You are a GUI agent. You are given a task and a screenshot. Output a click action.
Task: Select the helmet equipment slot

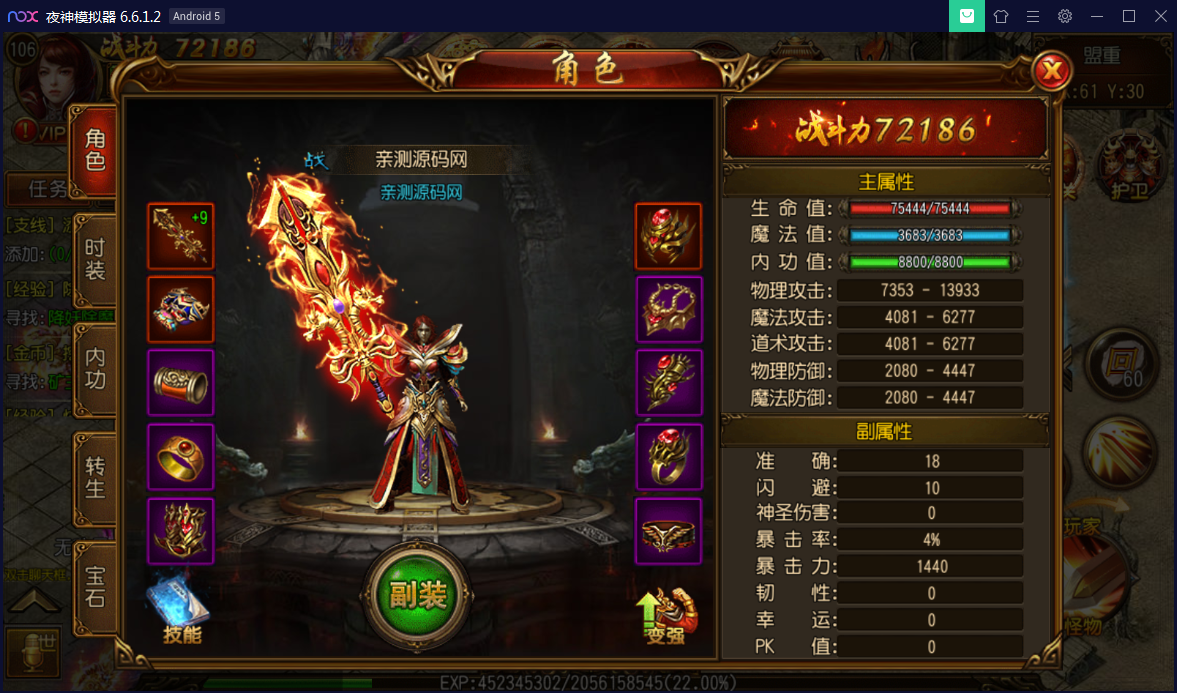669,236
